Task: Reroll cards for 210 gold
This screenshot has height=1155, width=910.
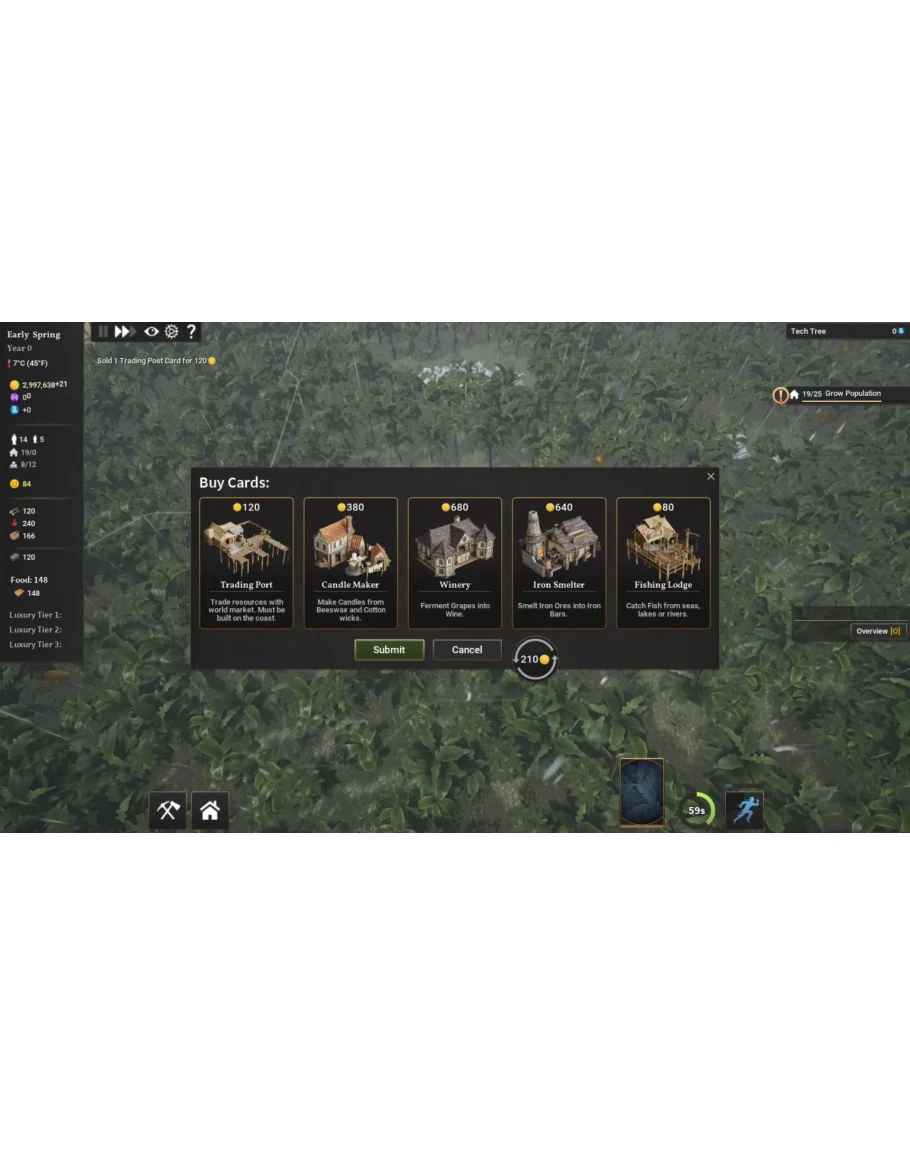Action: [x=535, y=659]
